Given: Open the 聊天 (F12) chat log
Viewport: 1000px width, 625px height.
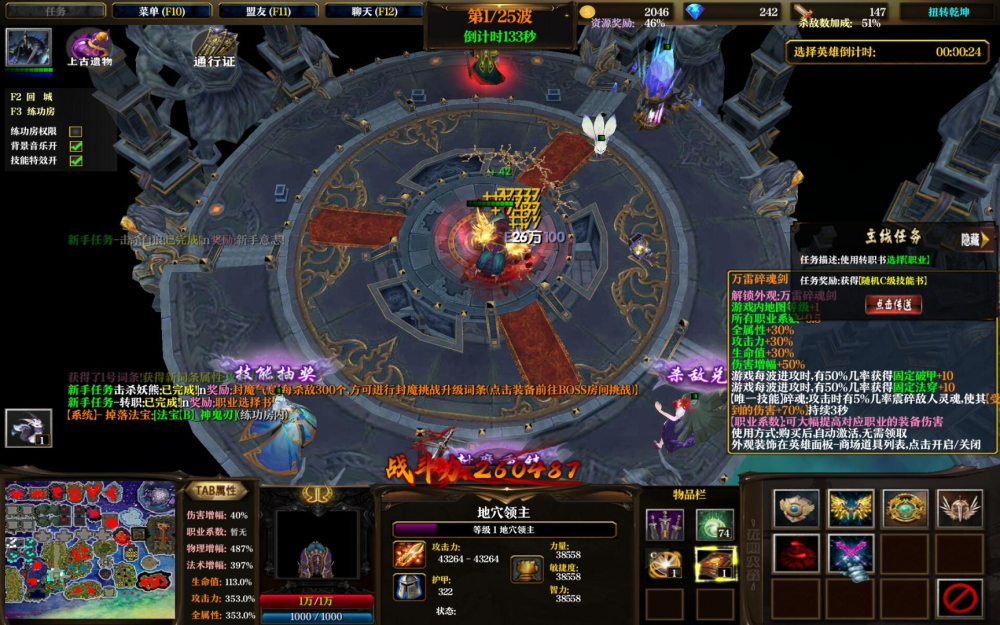Looking at the screenshot, I should click(x=372, y=11).
